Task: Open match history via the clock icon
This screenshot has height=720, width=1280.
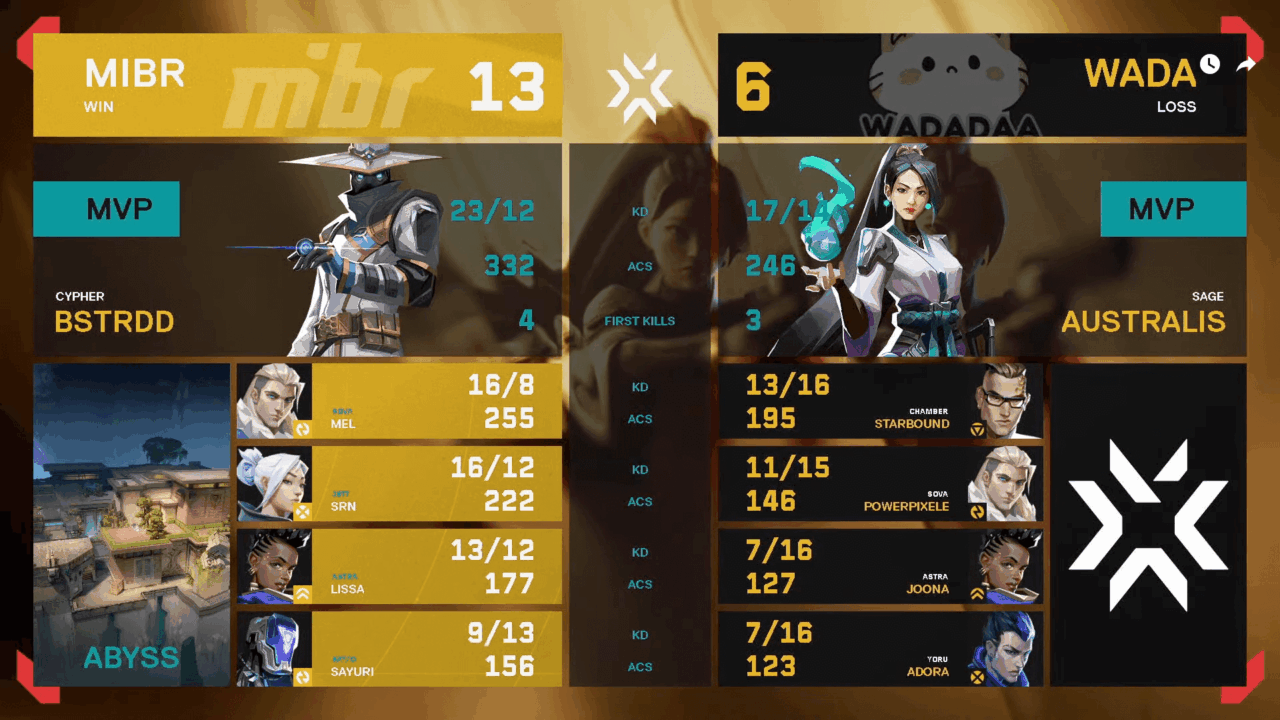Action: click(x=1209, y=64)
